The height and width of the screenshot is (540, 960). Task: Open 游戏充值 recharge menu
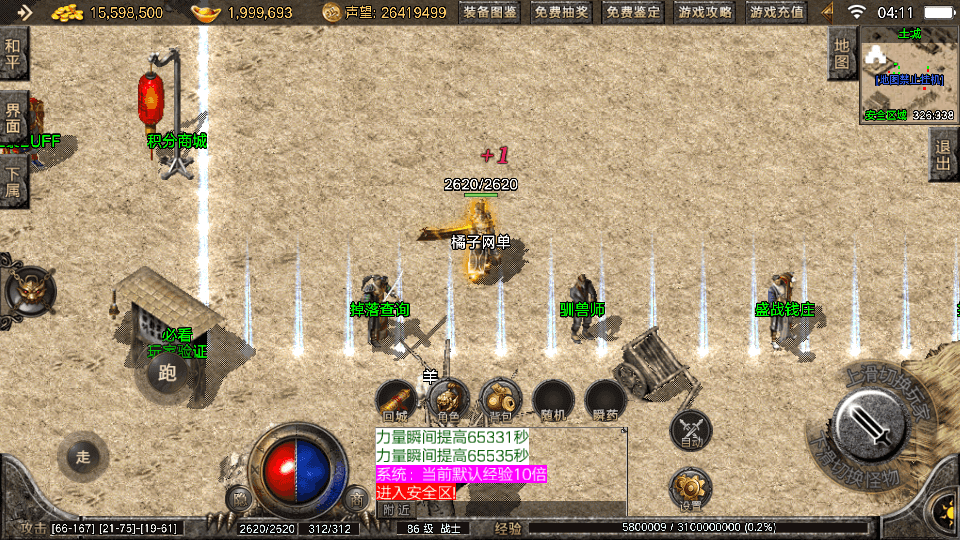tap(776, 13)
